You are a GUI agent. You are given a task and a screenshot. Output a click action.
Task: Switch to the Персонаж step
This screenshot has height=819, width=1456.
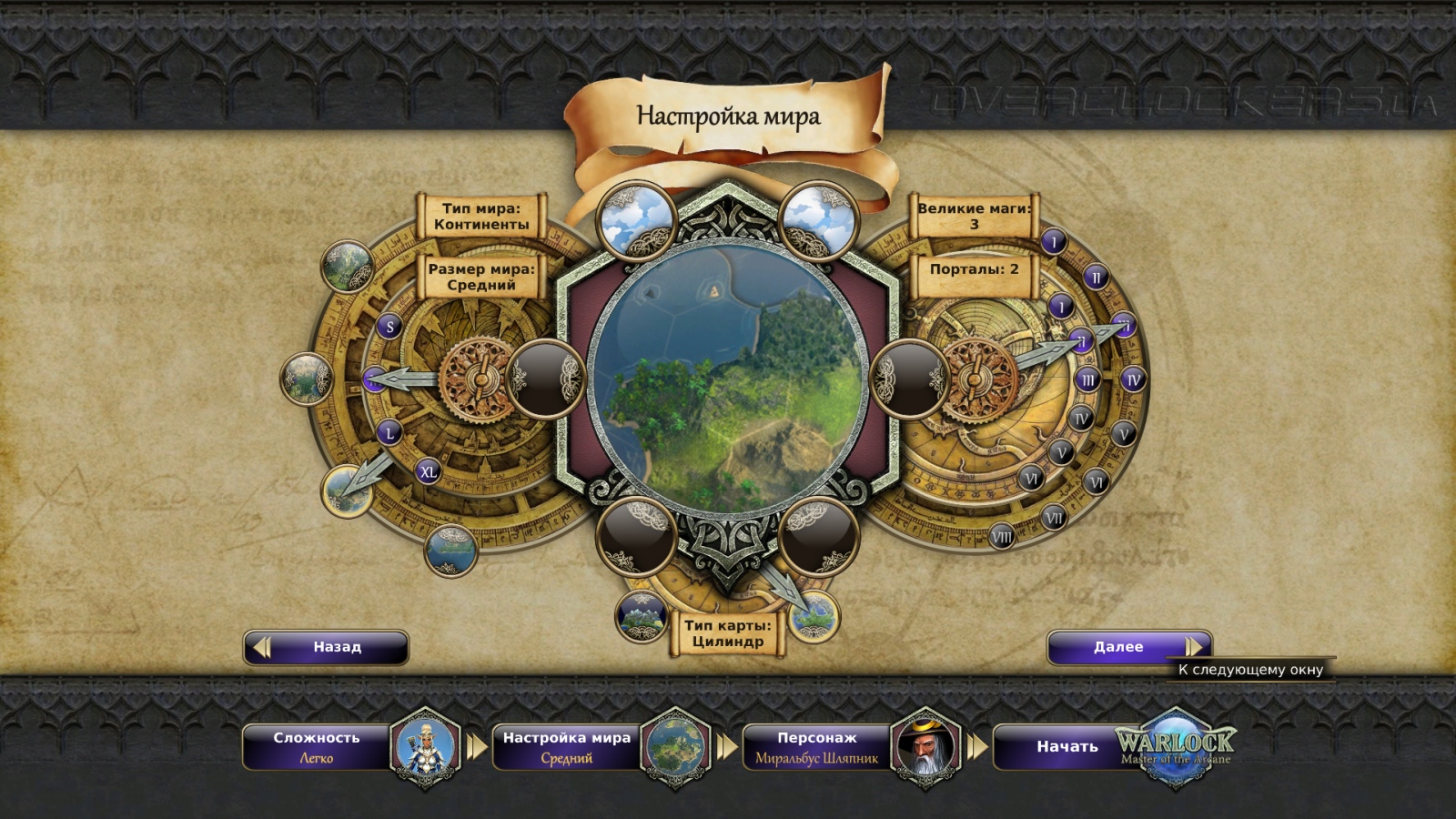(x=816, y=747)
